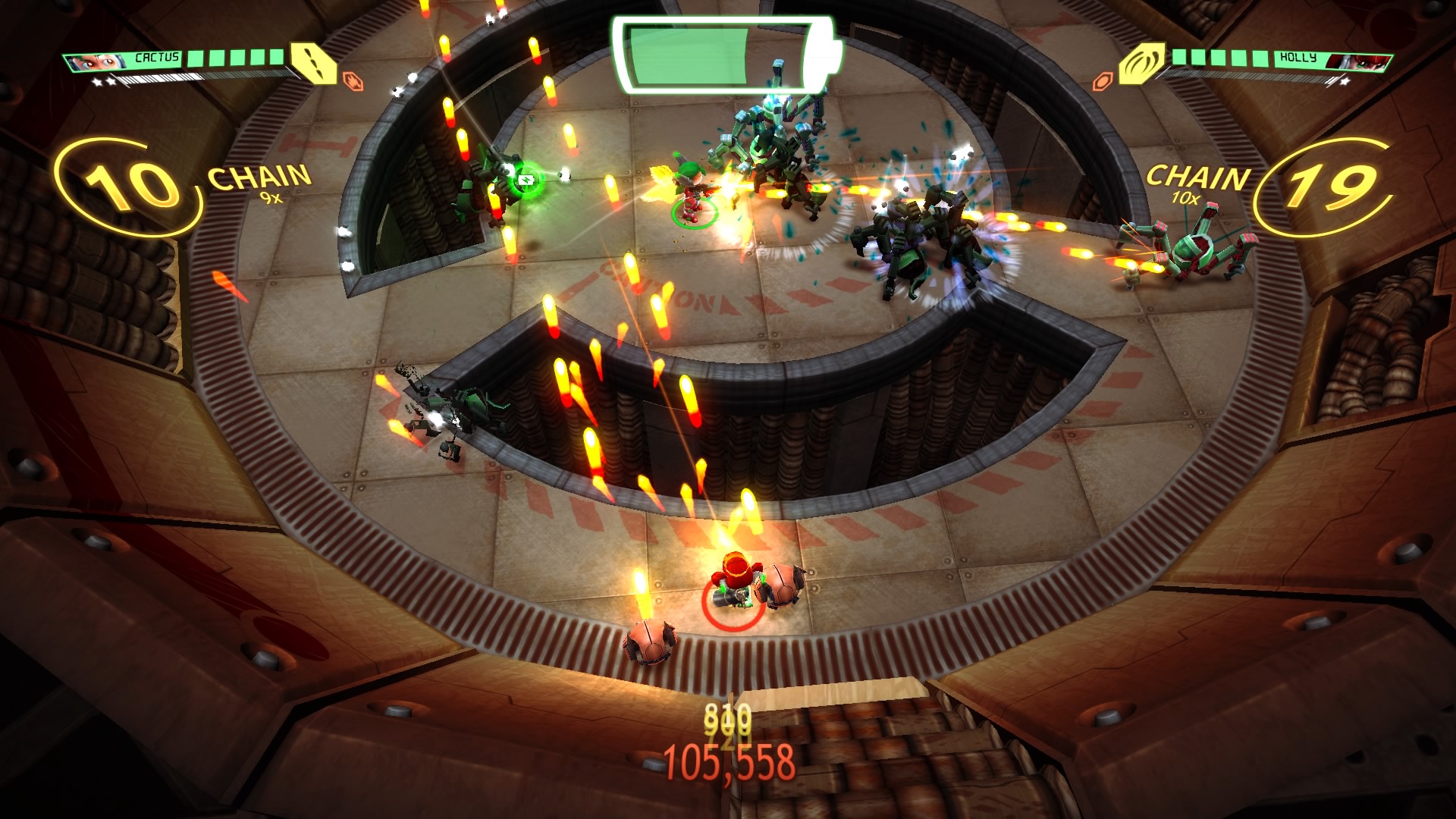Click the 9x multiplier under left CHAIN label
The height and width of the screenshot is (819, 1456).
[268, 198]
